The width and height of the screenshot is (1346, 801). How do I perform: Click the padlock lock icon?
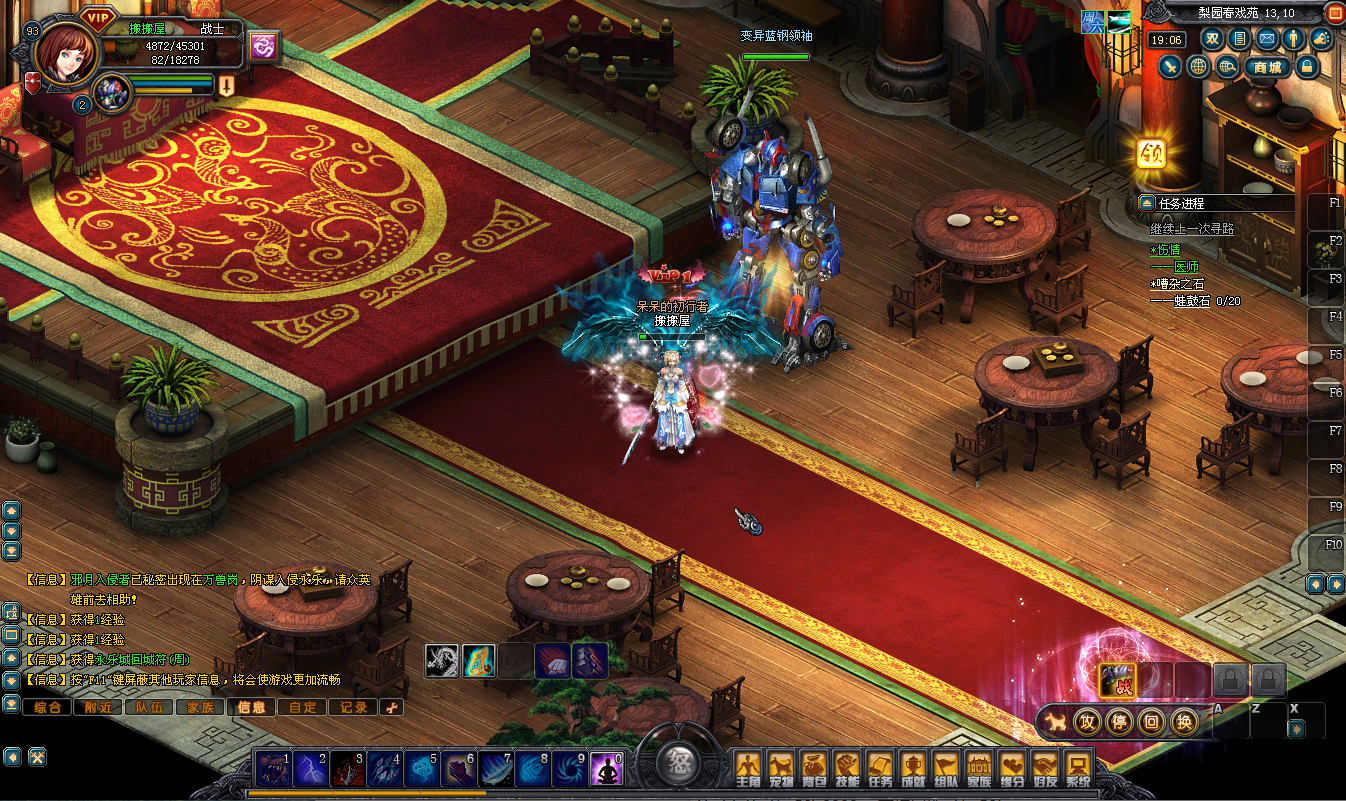[x=1307, y=67]
